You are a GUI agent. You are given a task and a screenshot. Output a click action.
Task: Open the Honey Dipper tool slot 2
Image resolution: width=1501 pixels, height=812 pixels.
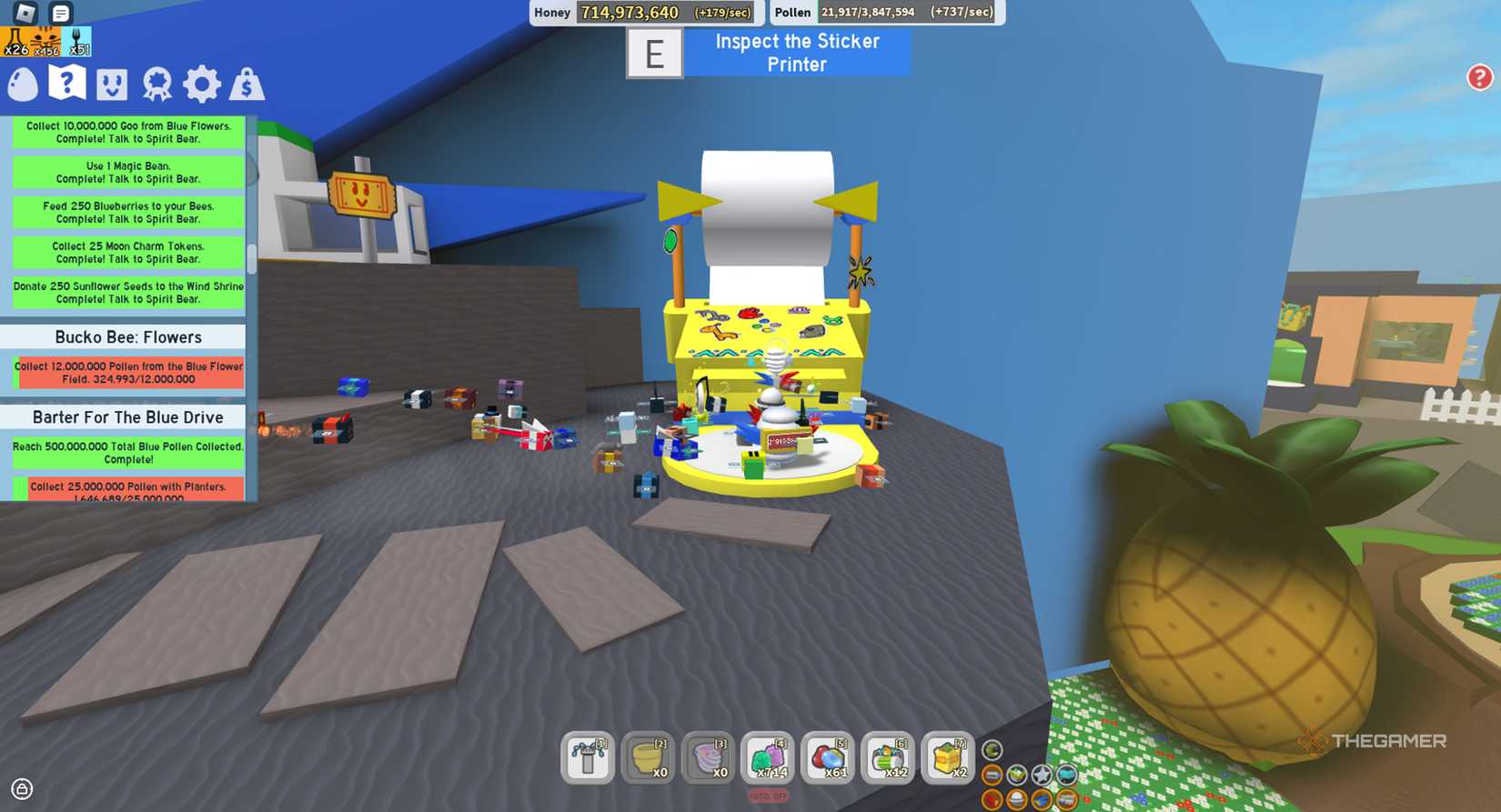[x=647, y=758]
